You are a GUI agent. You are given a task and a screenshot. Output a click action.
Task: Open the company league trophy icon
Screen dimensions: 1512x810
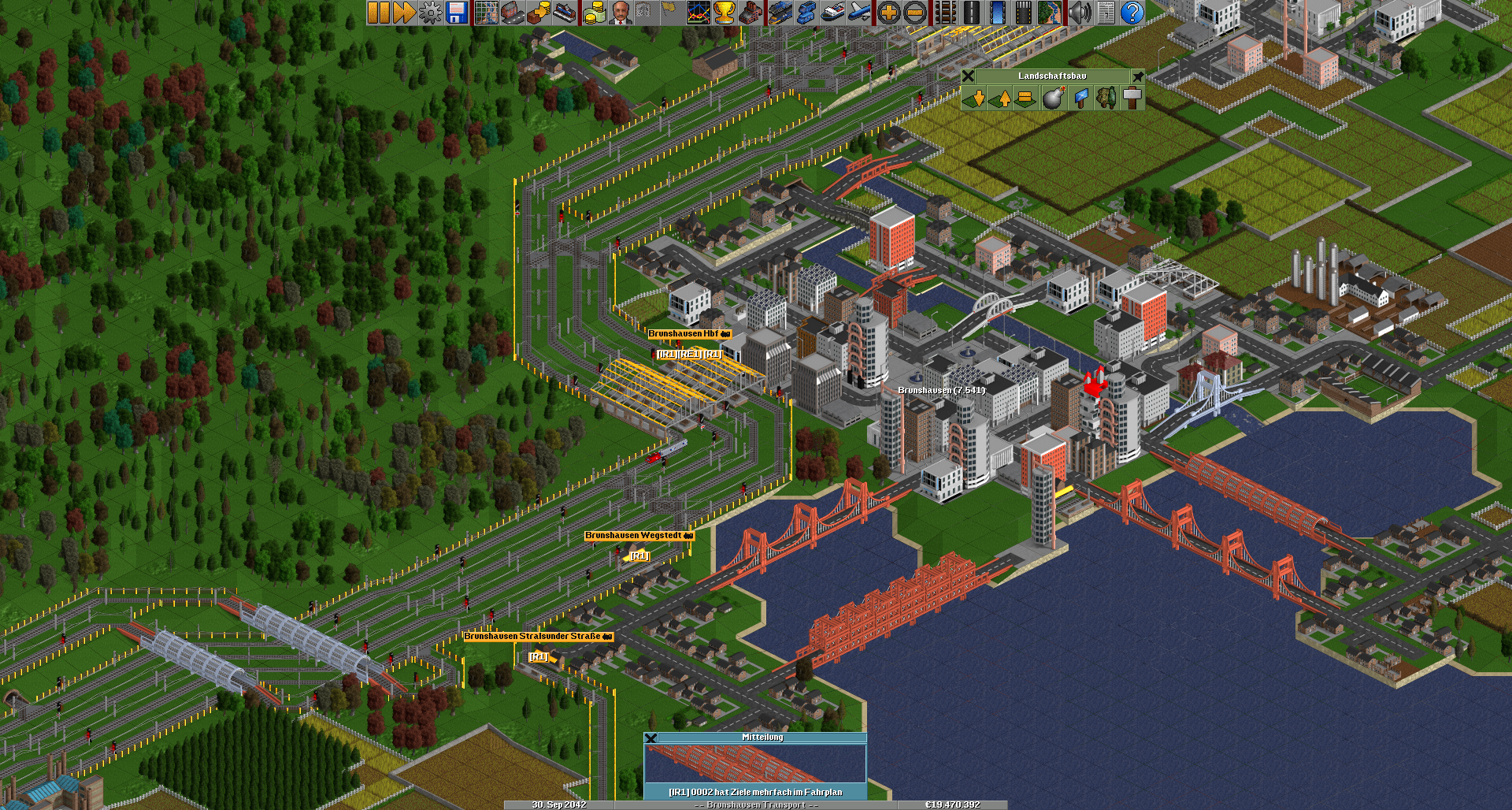pyautogui.click(x=724, y=13)
